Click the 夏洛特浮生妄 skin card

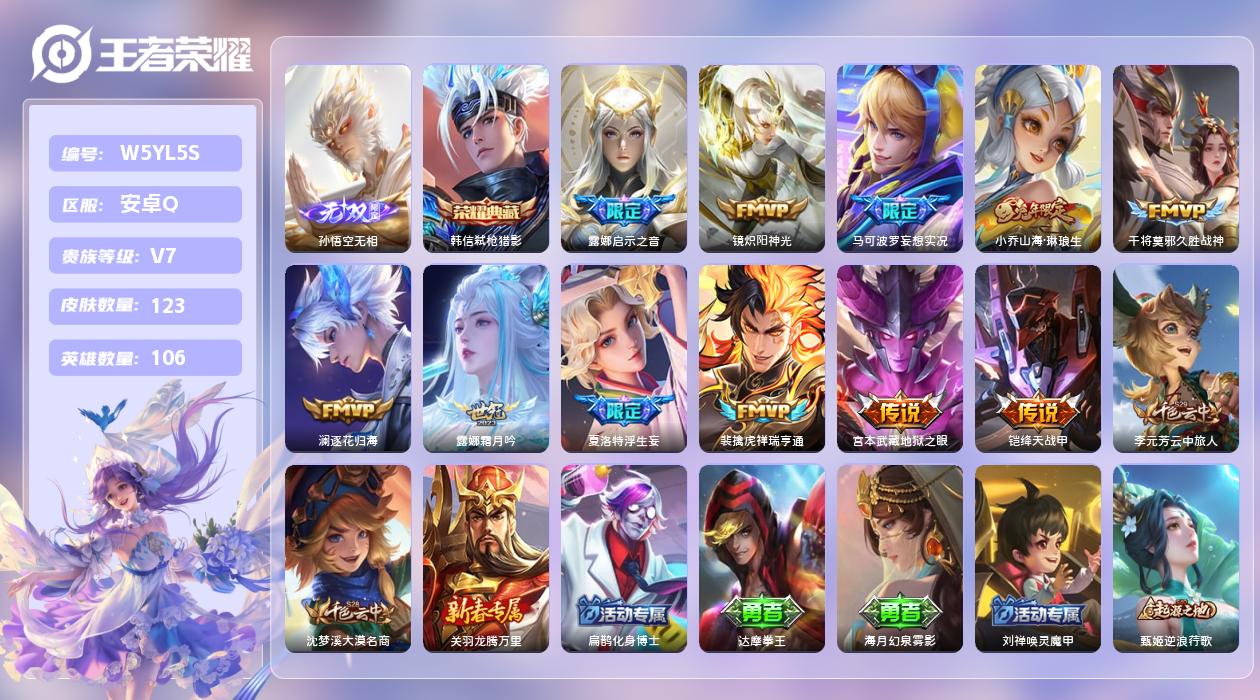coord(624,358)
